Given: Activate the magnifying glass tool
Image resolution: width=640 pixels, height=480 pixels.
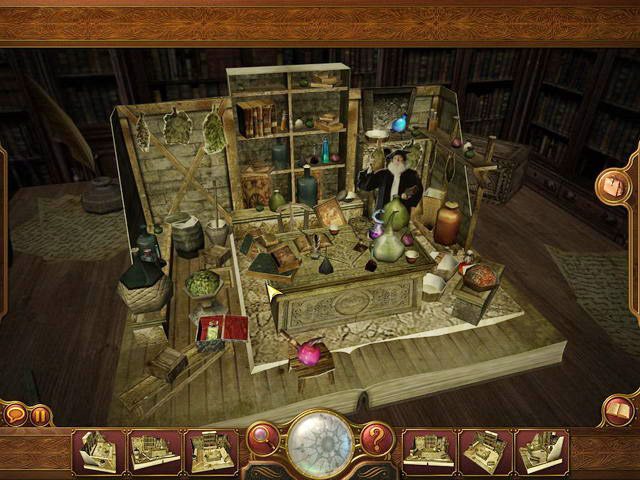Looking at the screenshot, I should pos(263,437).
